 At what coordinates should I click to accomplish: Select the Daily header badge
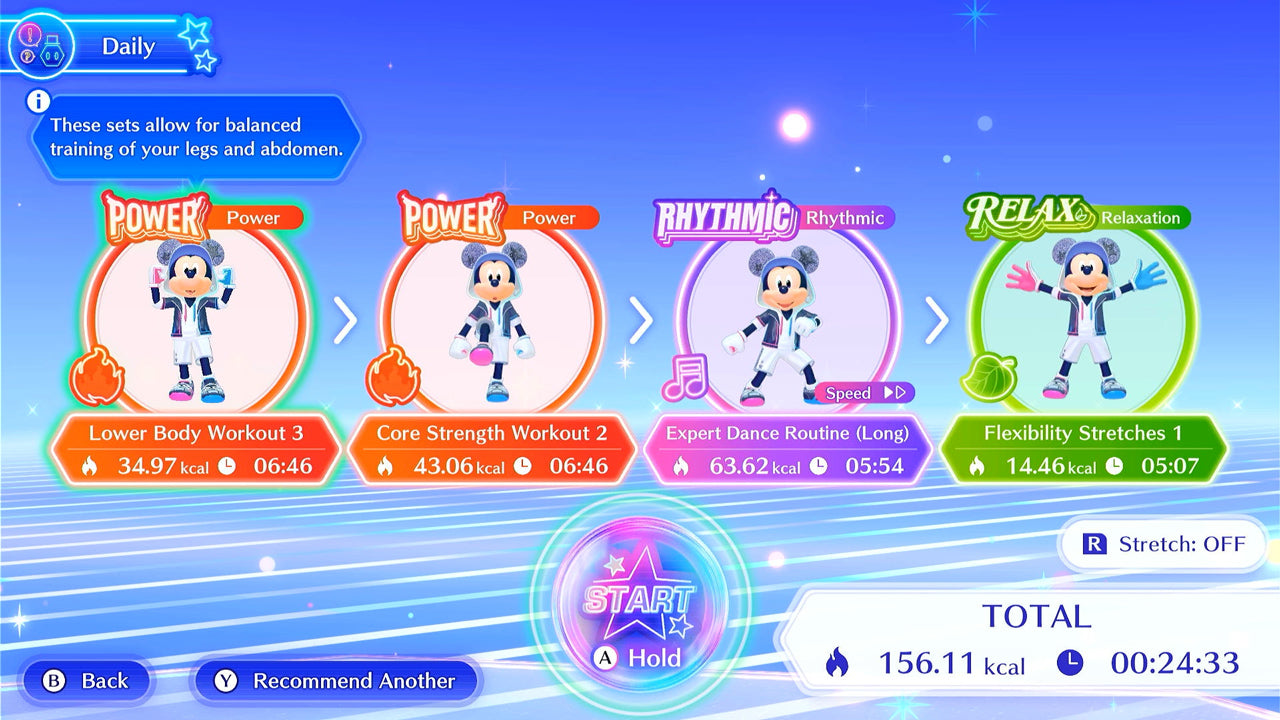click(110, 46)
